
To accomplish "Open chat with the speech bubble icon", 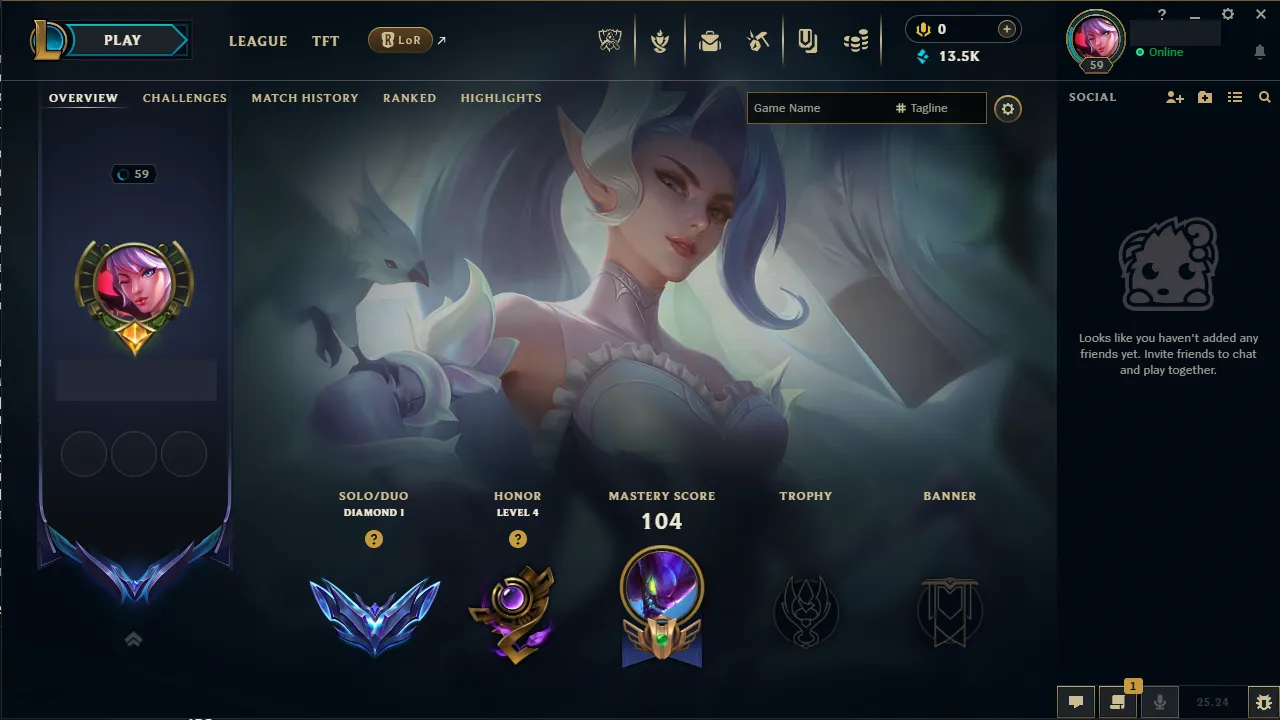I will [1076, 700].
